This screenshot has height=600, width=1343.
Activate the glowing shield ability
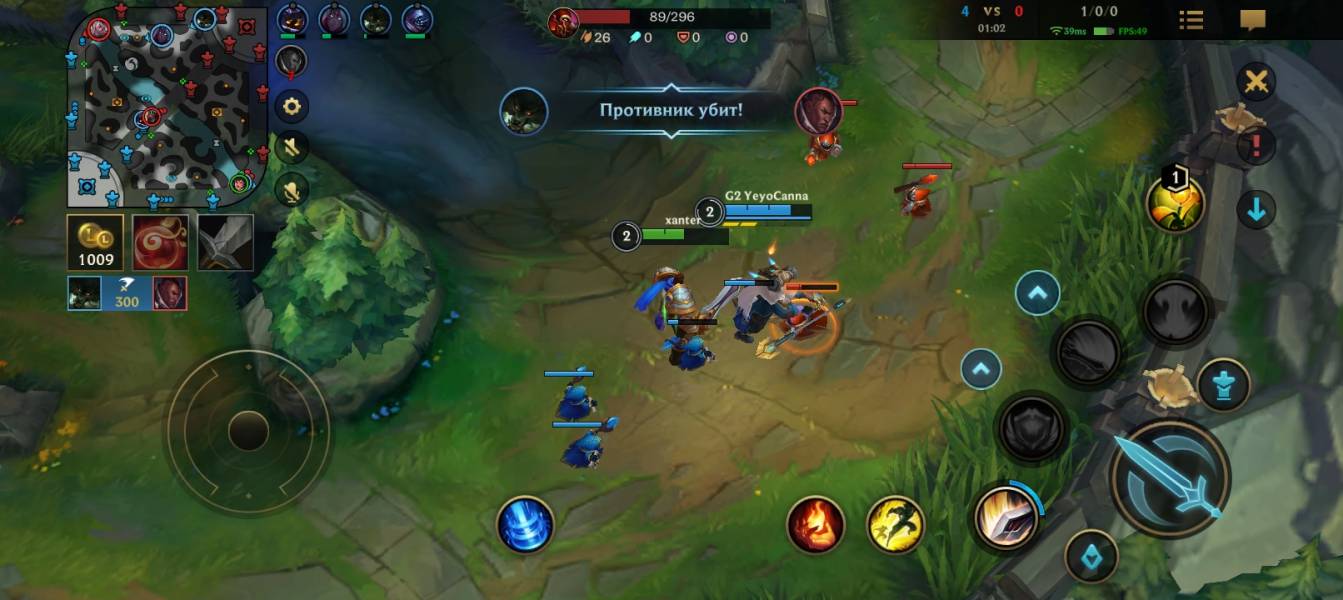pyautogui.click(x=1005, y=517)
